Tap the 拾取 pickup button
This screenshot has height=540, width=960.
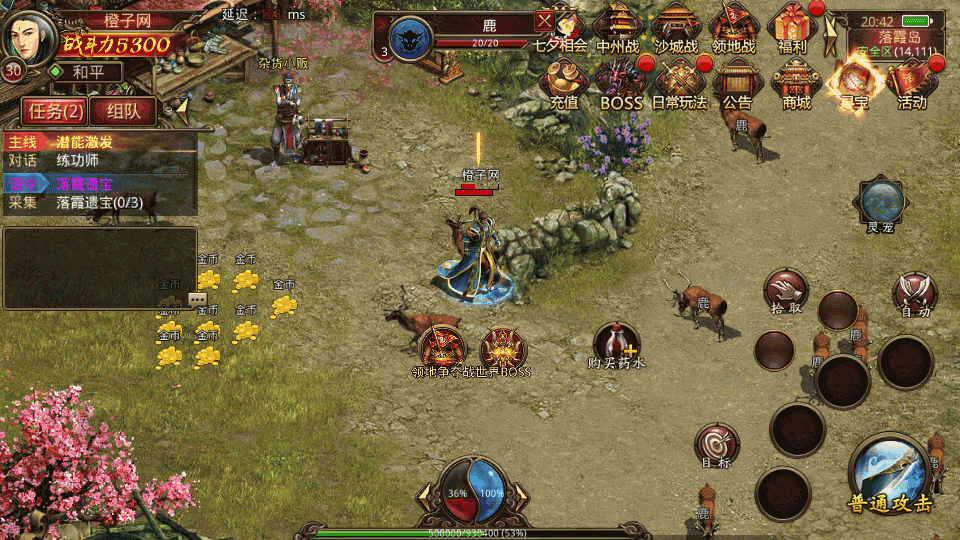point(786,290)
